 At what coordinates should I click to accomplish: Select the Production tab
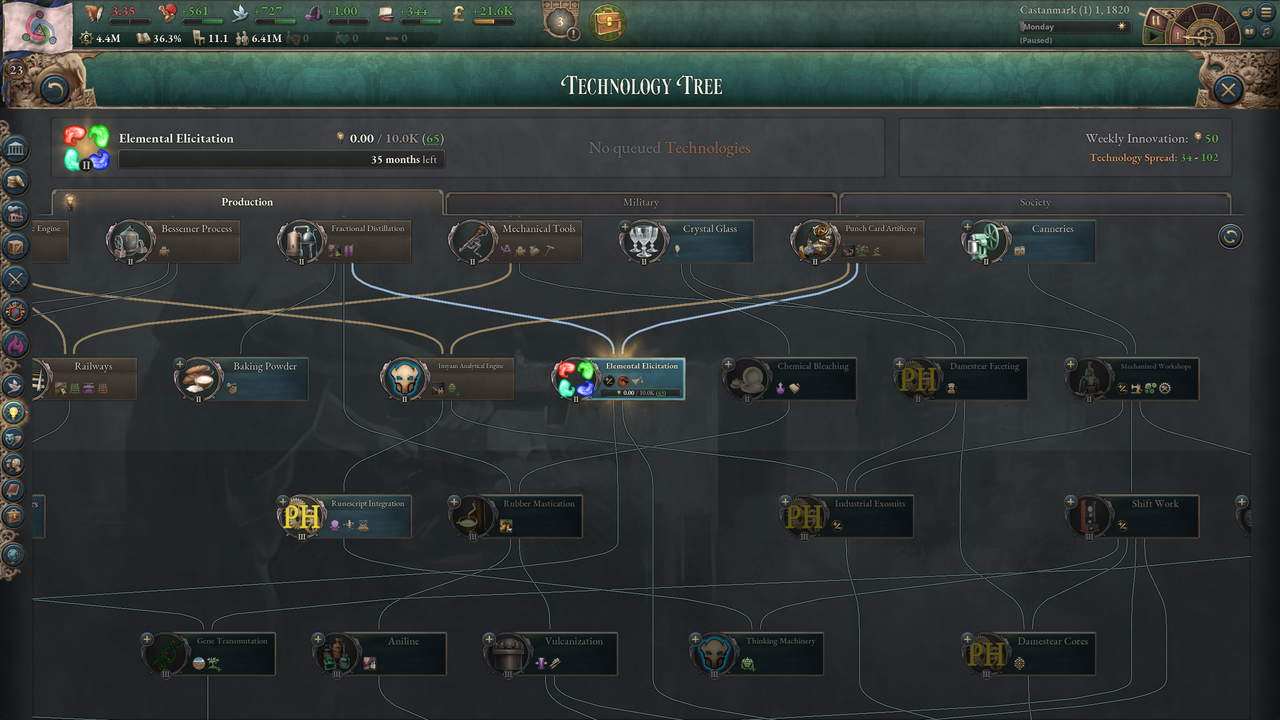247,203
